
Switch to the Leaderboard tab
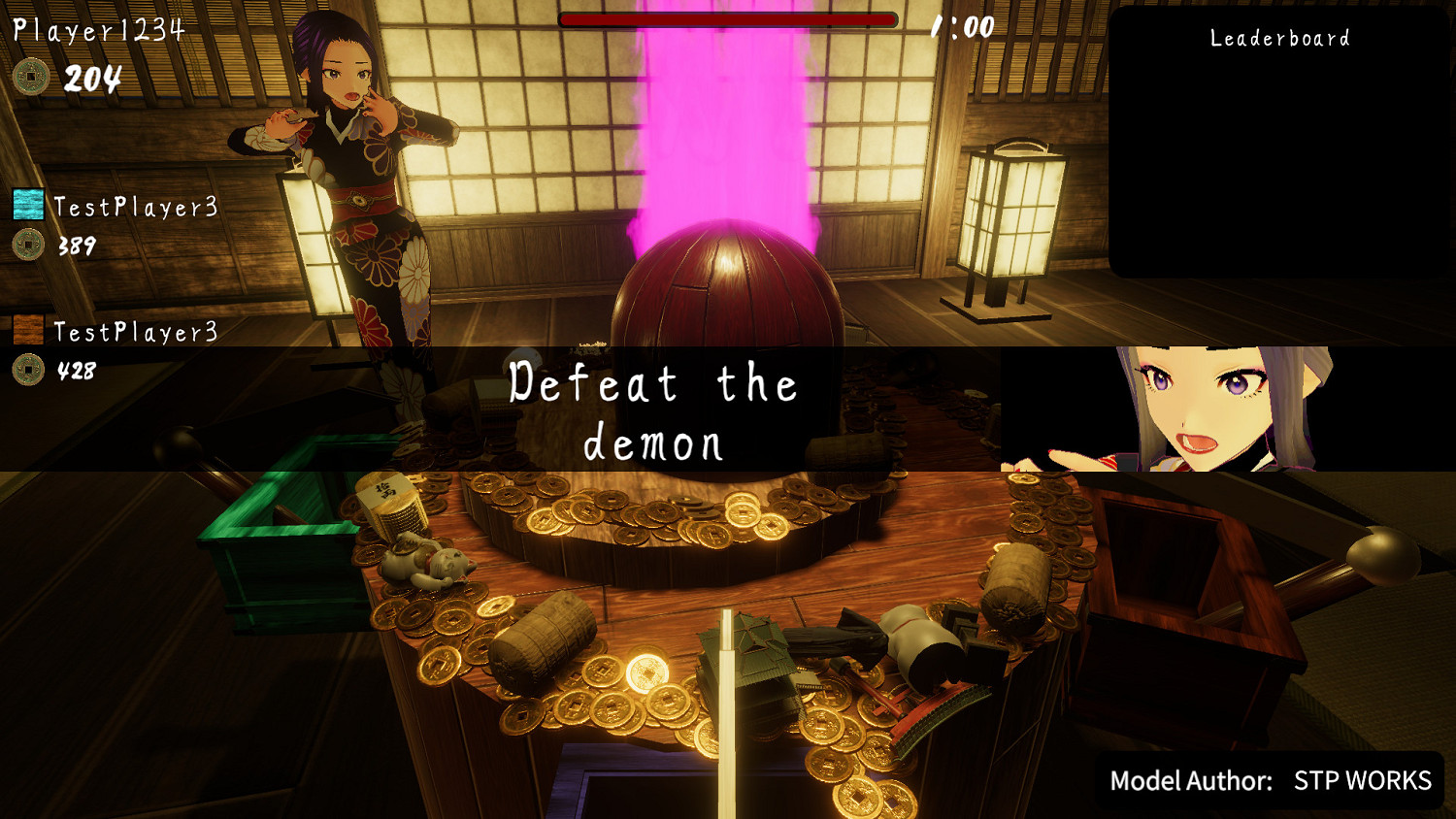(1279, 39)
